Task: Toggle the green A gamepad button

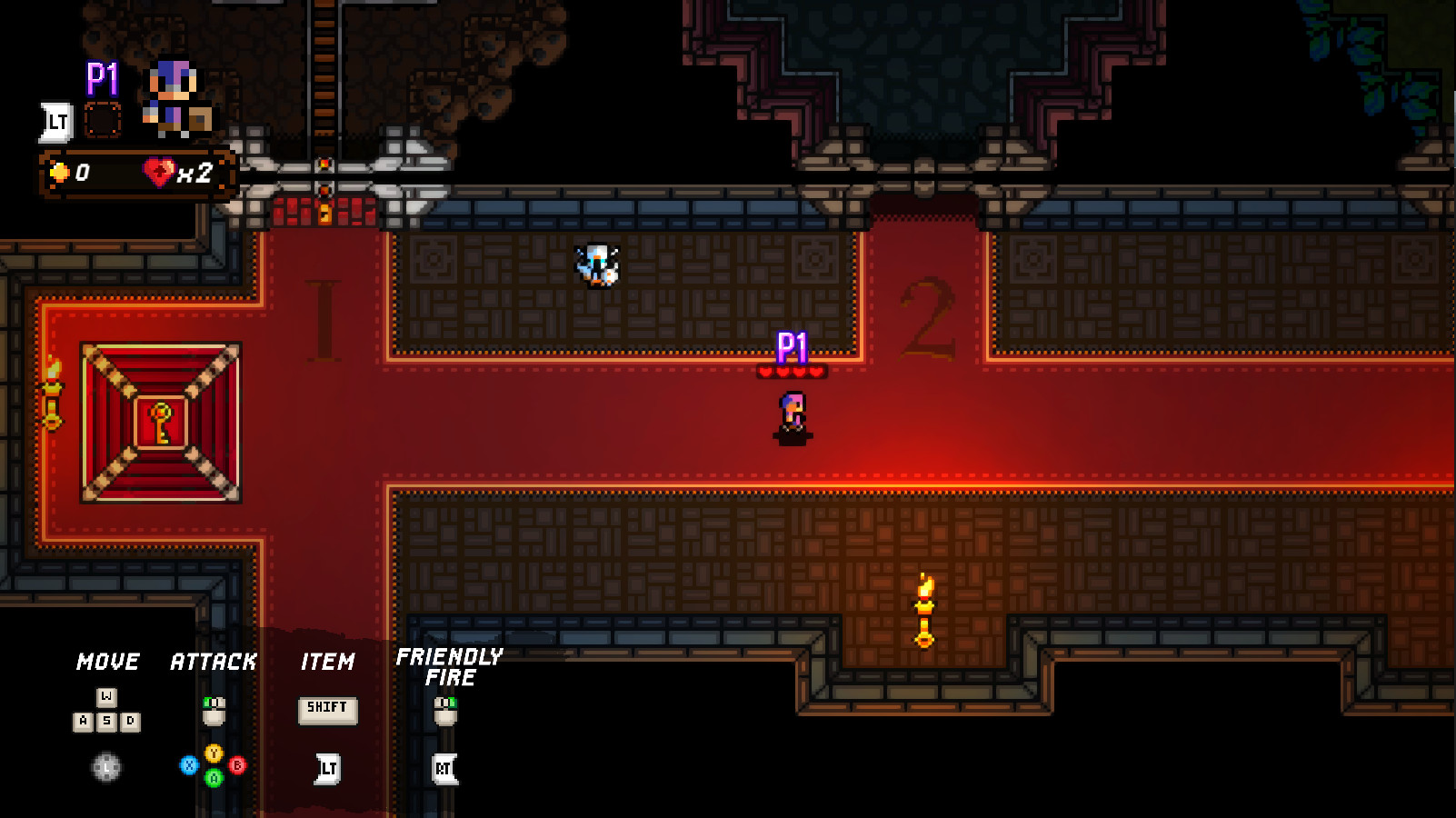Action: [214, 778]
